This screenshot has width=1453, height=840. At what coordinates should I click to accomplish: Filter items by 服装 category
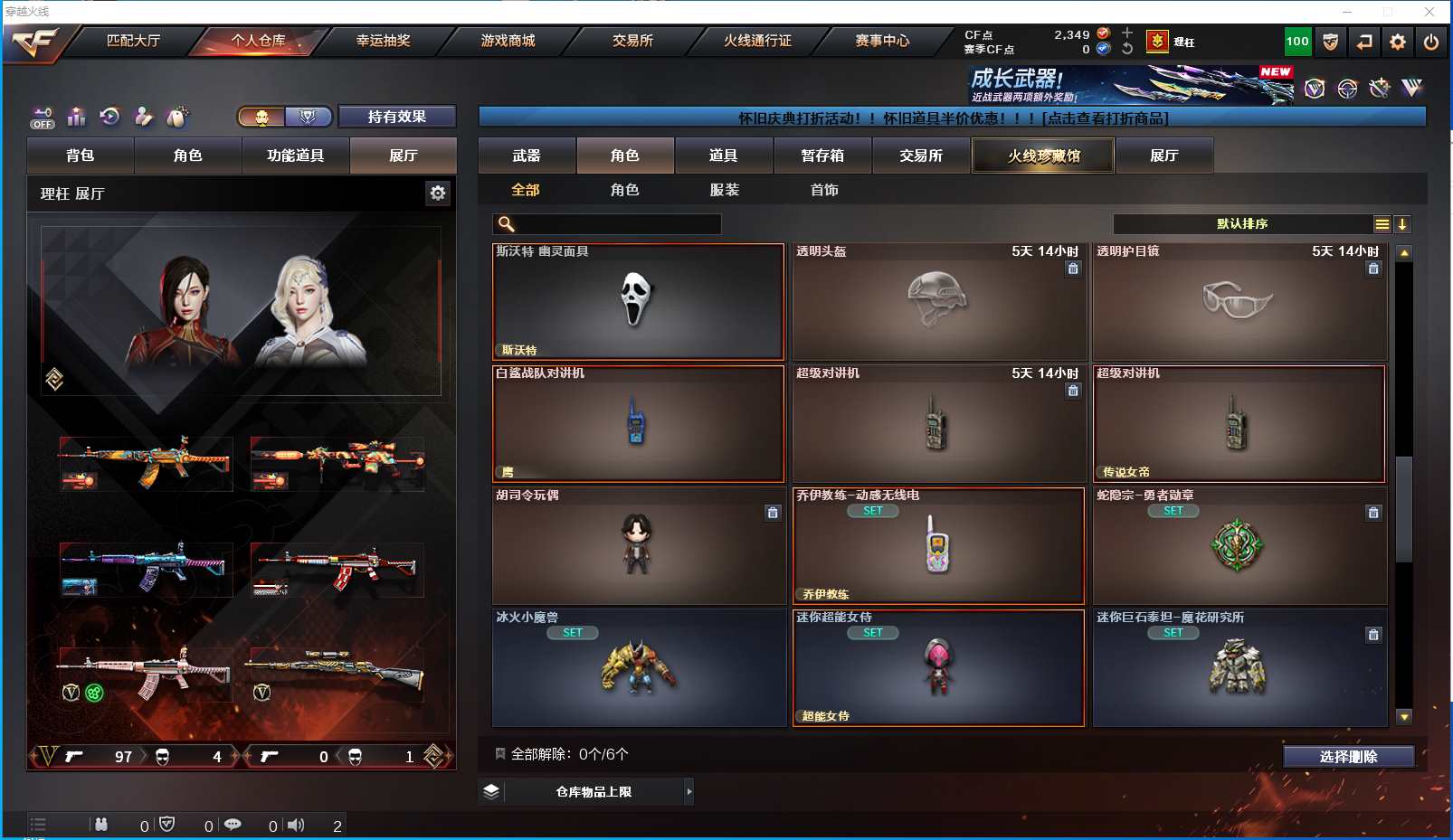tap(725, 190)
